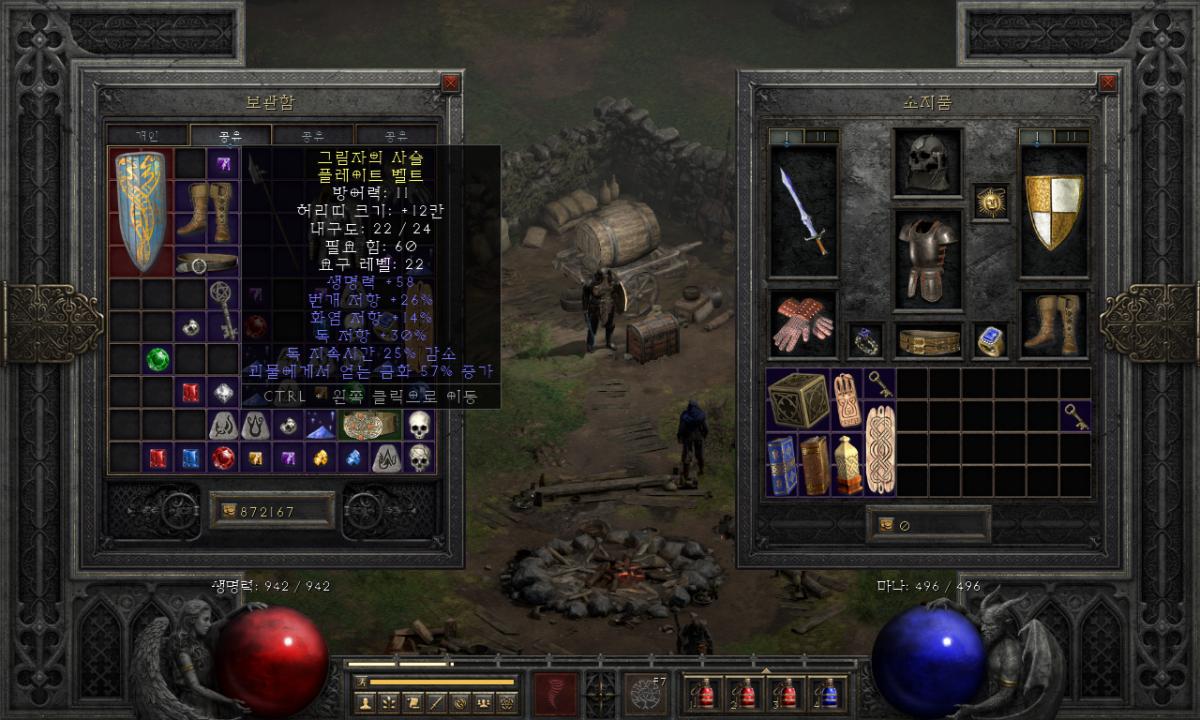Select the equipped skull helmet

pyautogui.click(x=927, y=162)
